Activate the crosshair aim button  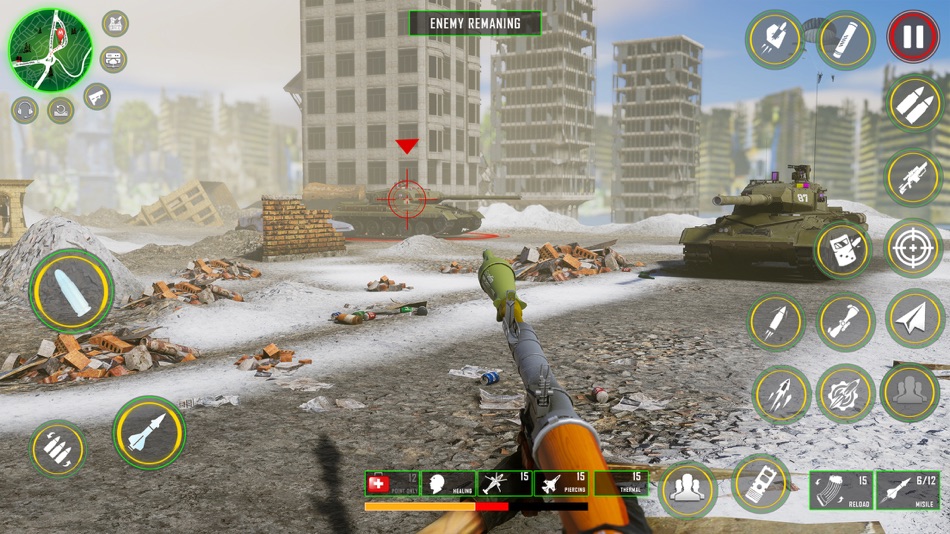[x=913, y=247]
